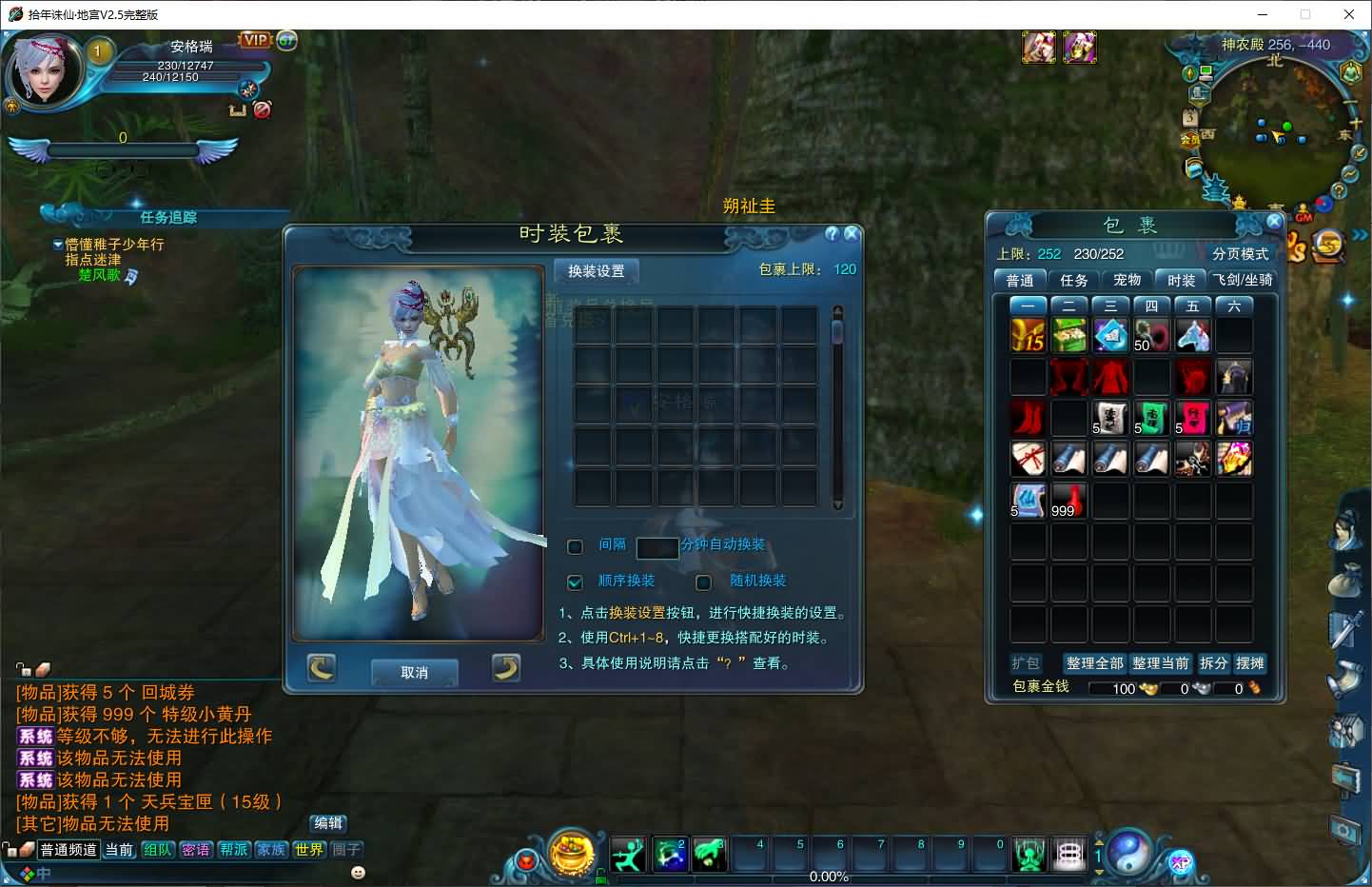Click the 取消 cancel button
The image size is (1372, 887).
tap(414, 672)
